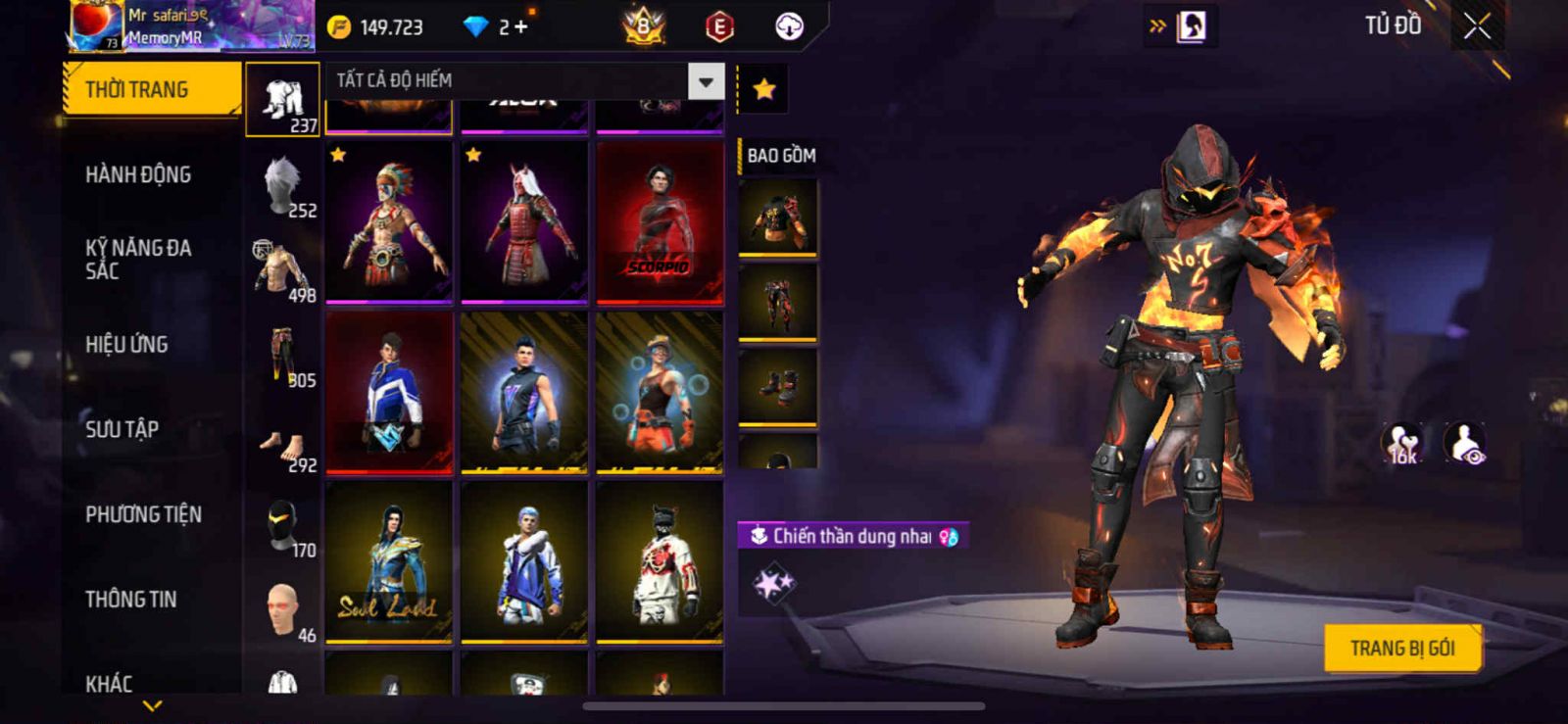The width and height of the screenshot is (1568, 724).
Task: Select the Kỹ Năng Đa Sắc tab
Action: (x=138, y=260)
